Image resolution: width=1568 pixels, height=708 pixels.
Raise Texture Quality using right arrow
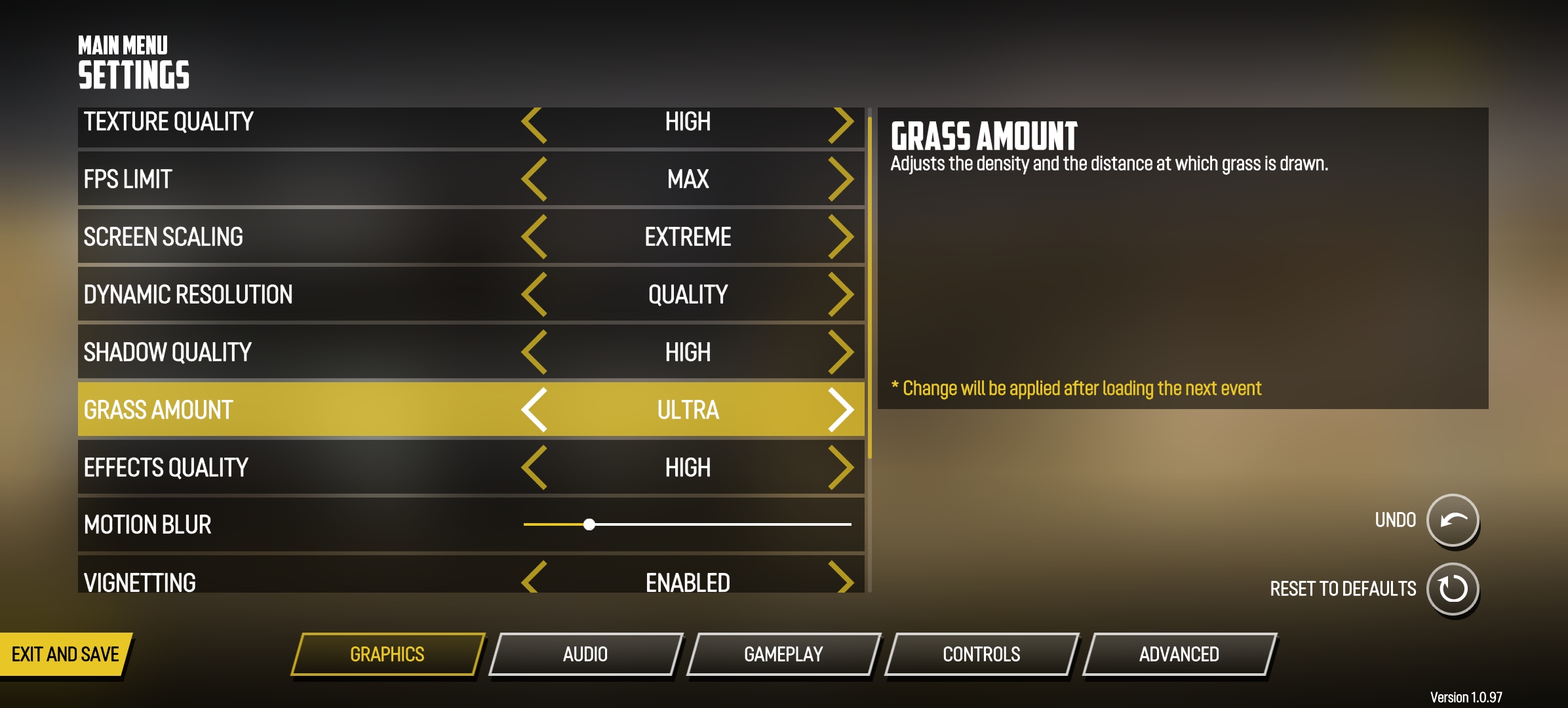(841, 125)
